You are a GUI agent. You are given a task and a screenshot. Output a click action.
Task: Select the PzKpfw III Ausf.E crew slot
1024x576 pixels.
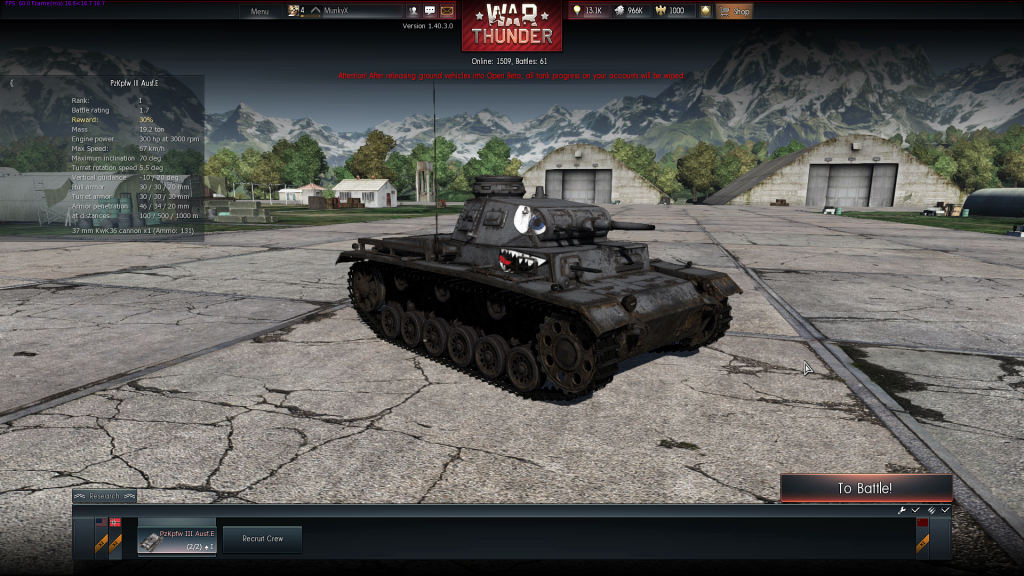coord(176,538)
